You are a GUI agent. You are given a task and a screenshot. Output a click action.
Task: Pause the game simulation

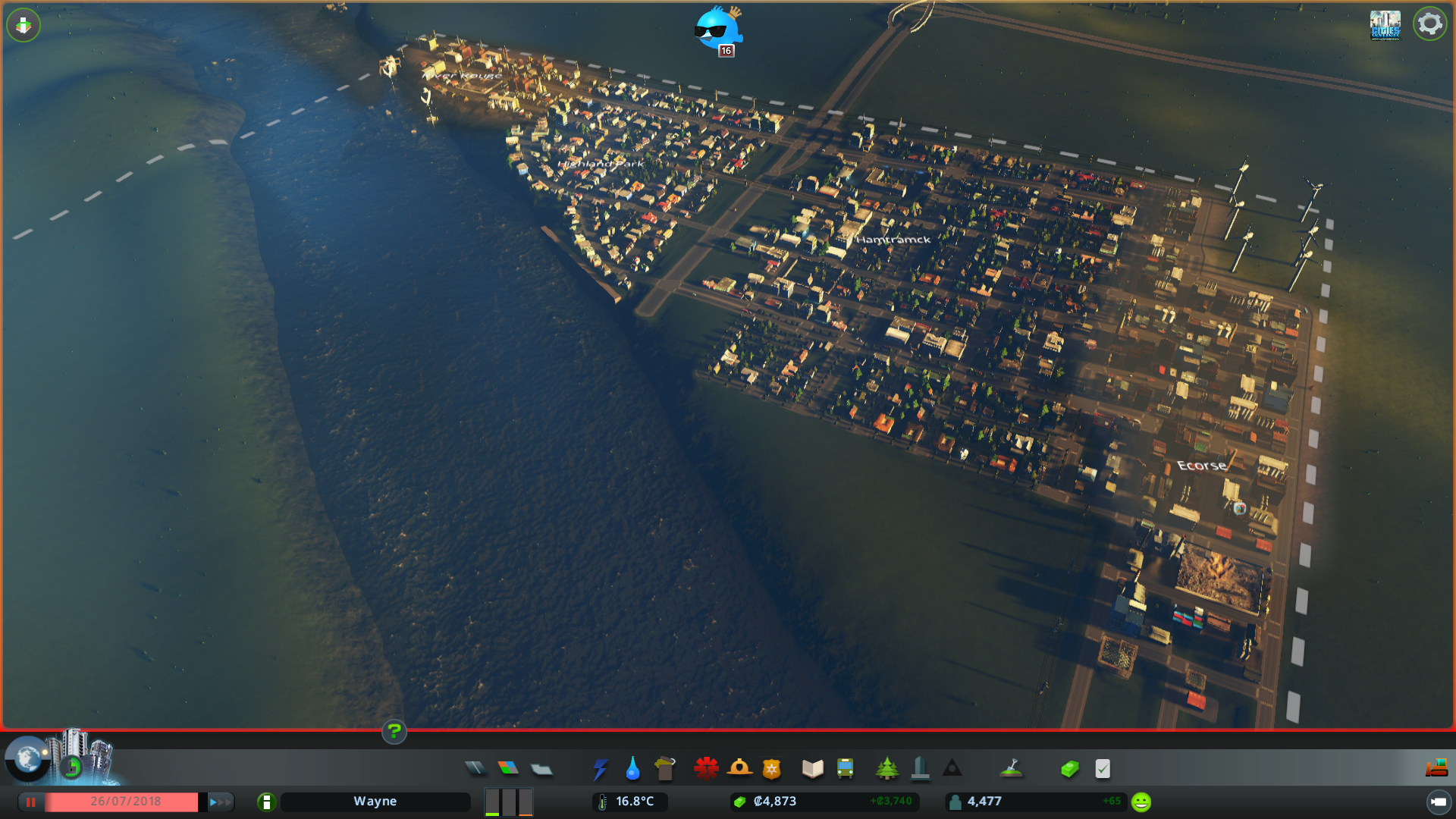[x=30, y=802]
